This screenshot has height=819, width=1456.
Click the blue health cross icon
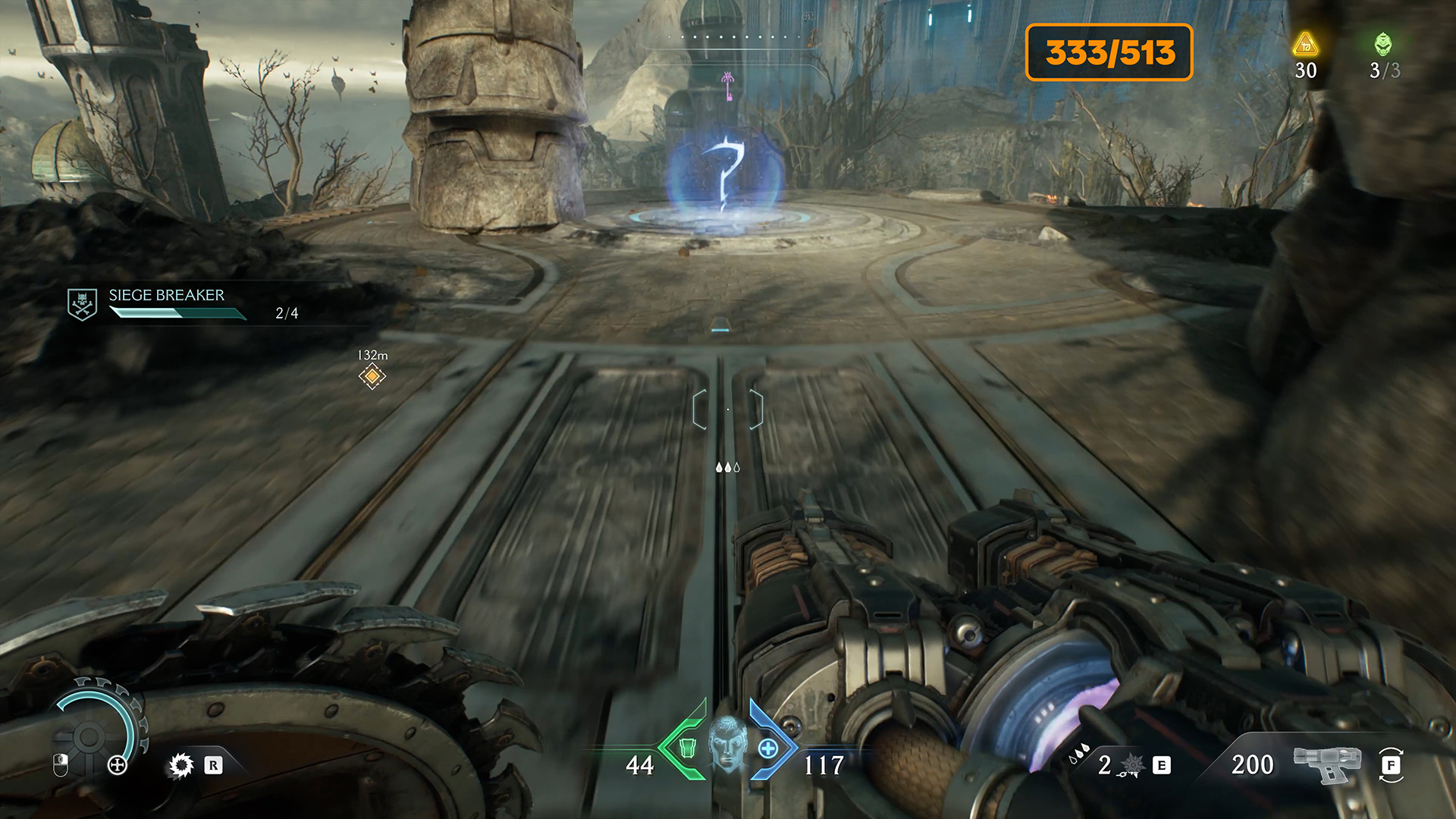[768, 749]
